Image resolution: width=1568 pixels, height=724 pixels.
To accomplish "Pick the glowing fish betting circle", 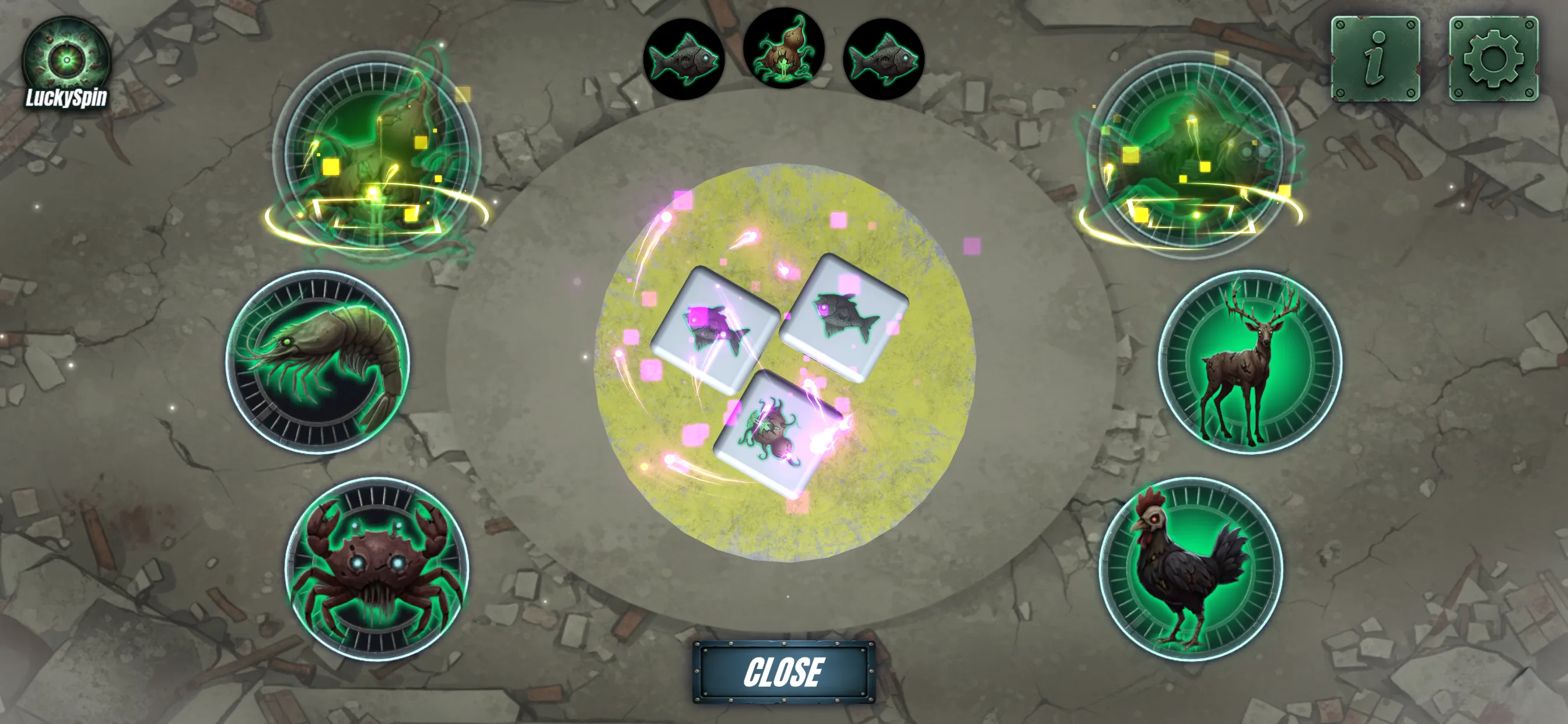I will point(1191,152).
